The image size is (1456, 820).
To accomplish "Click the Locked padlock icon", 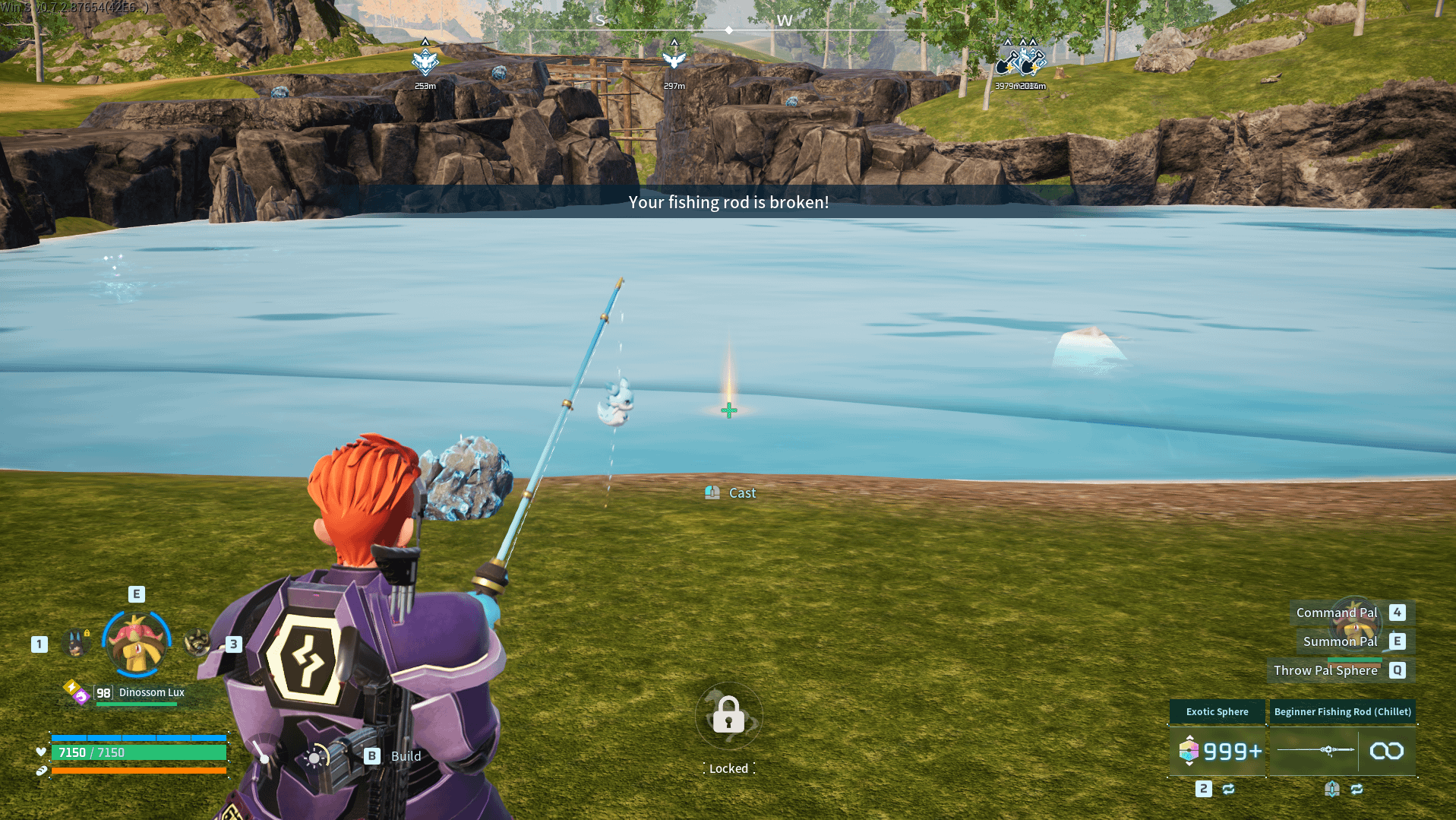I will tap(728, 716).
